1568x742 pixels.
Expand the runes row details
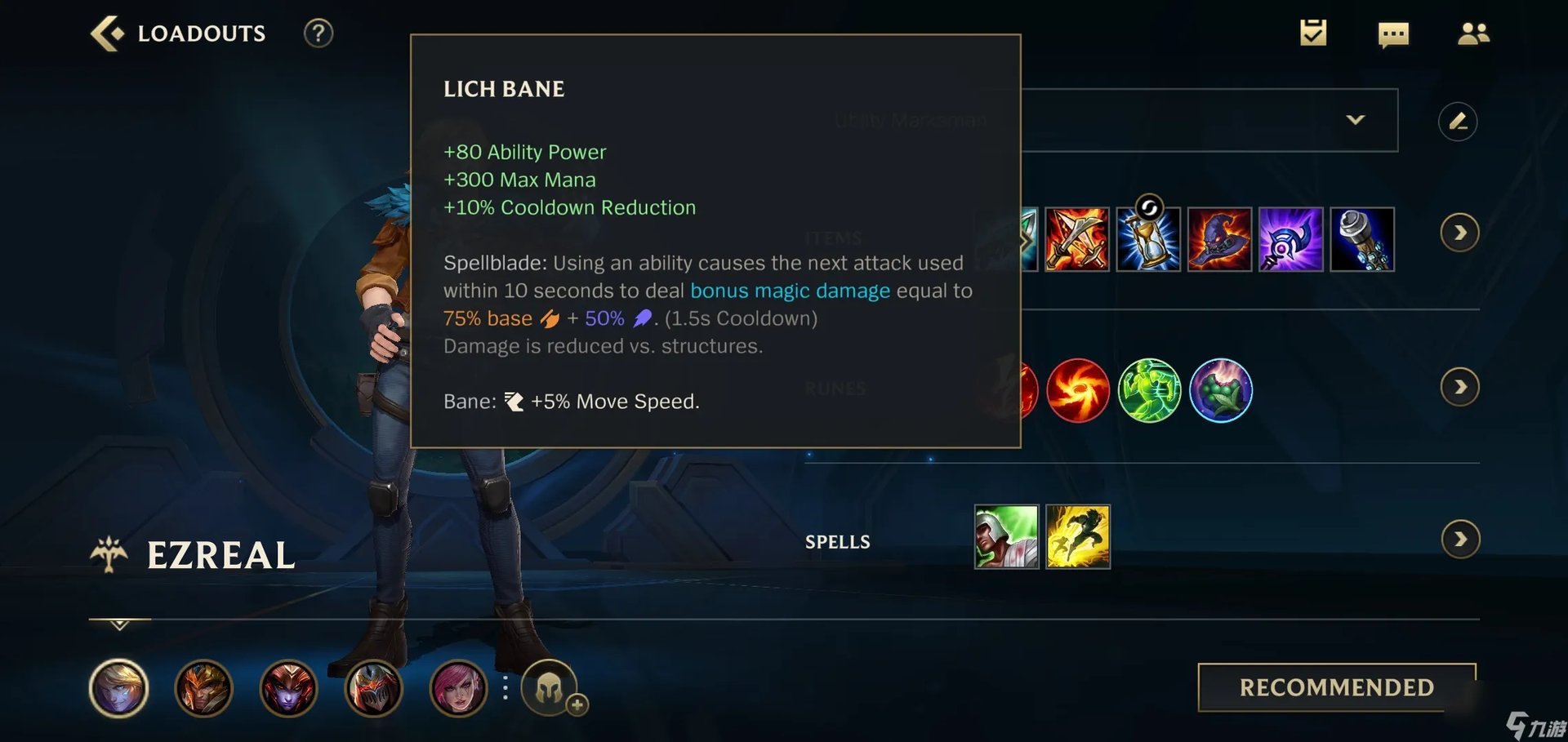pyautogui.click(x=1460, y=388)
